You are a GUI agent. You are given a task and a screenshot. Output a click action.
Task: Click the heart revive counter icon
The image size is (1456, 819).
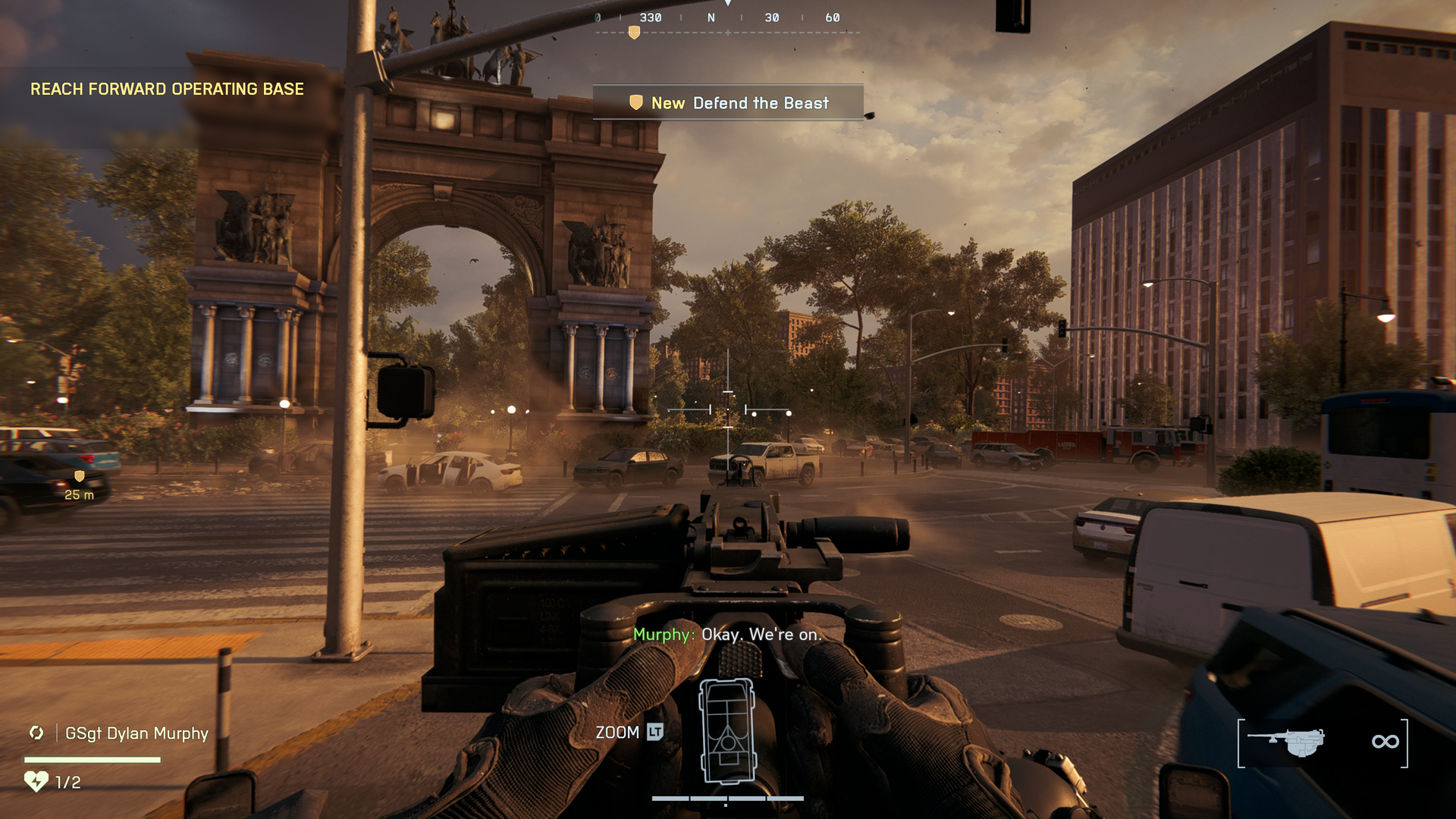tap(36, 781)
